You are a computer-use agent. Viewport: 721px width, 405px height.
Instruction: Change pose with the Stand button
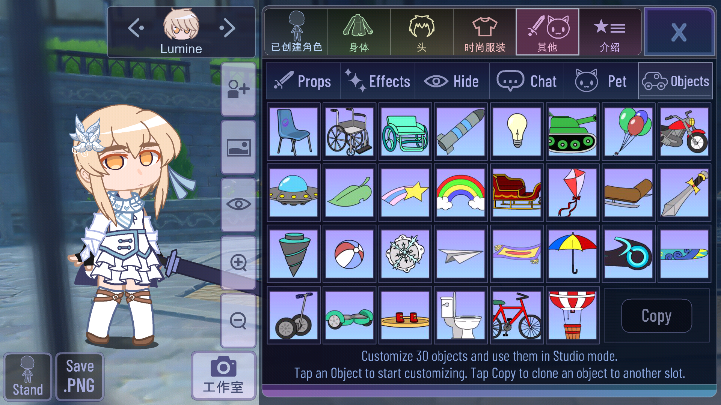pos(27,376)
